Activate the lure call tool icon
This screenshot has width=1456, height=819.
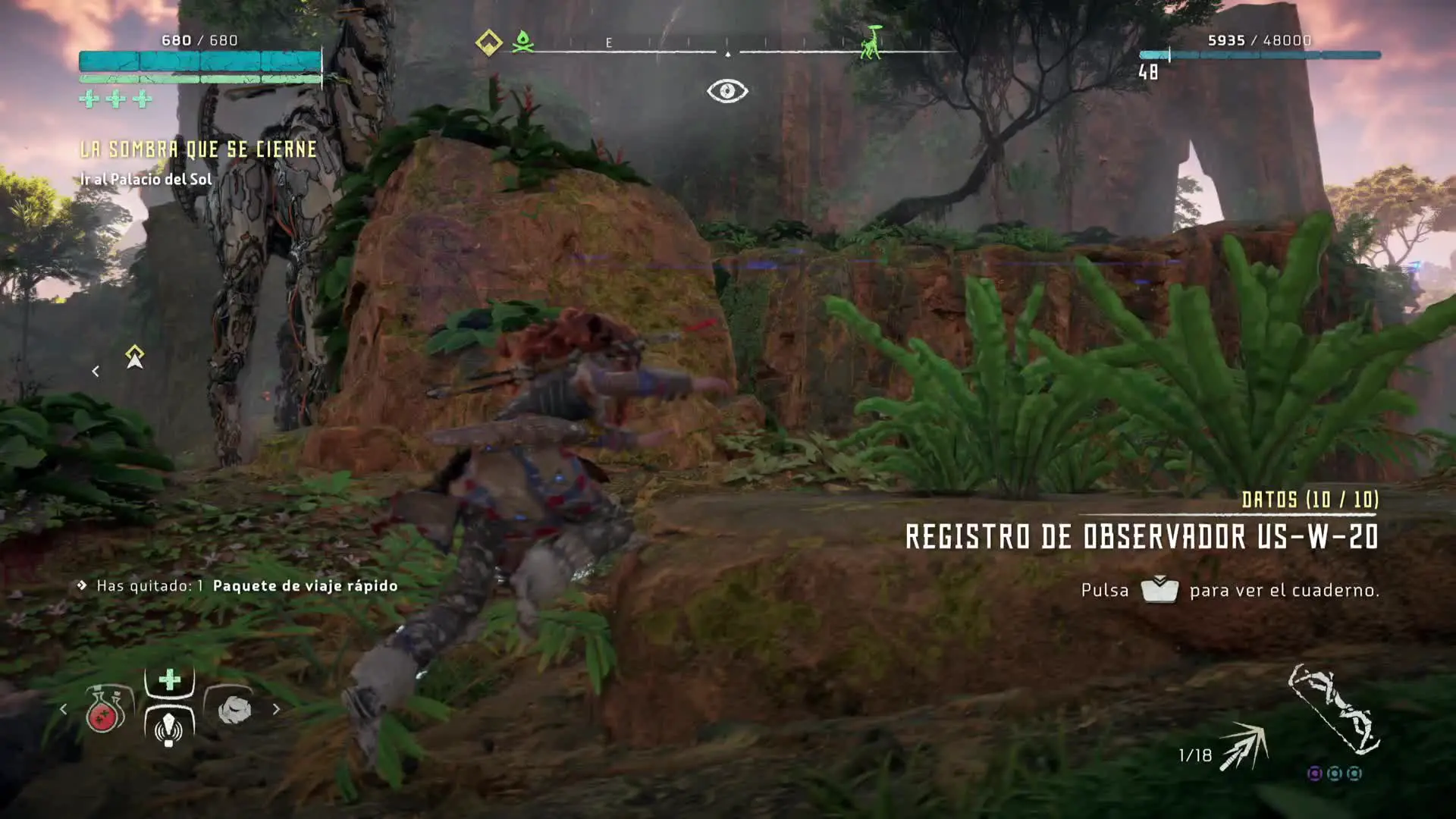(x=169, y=727)
